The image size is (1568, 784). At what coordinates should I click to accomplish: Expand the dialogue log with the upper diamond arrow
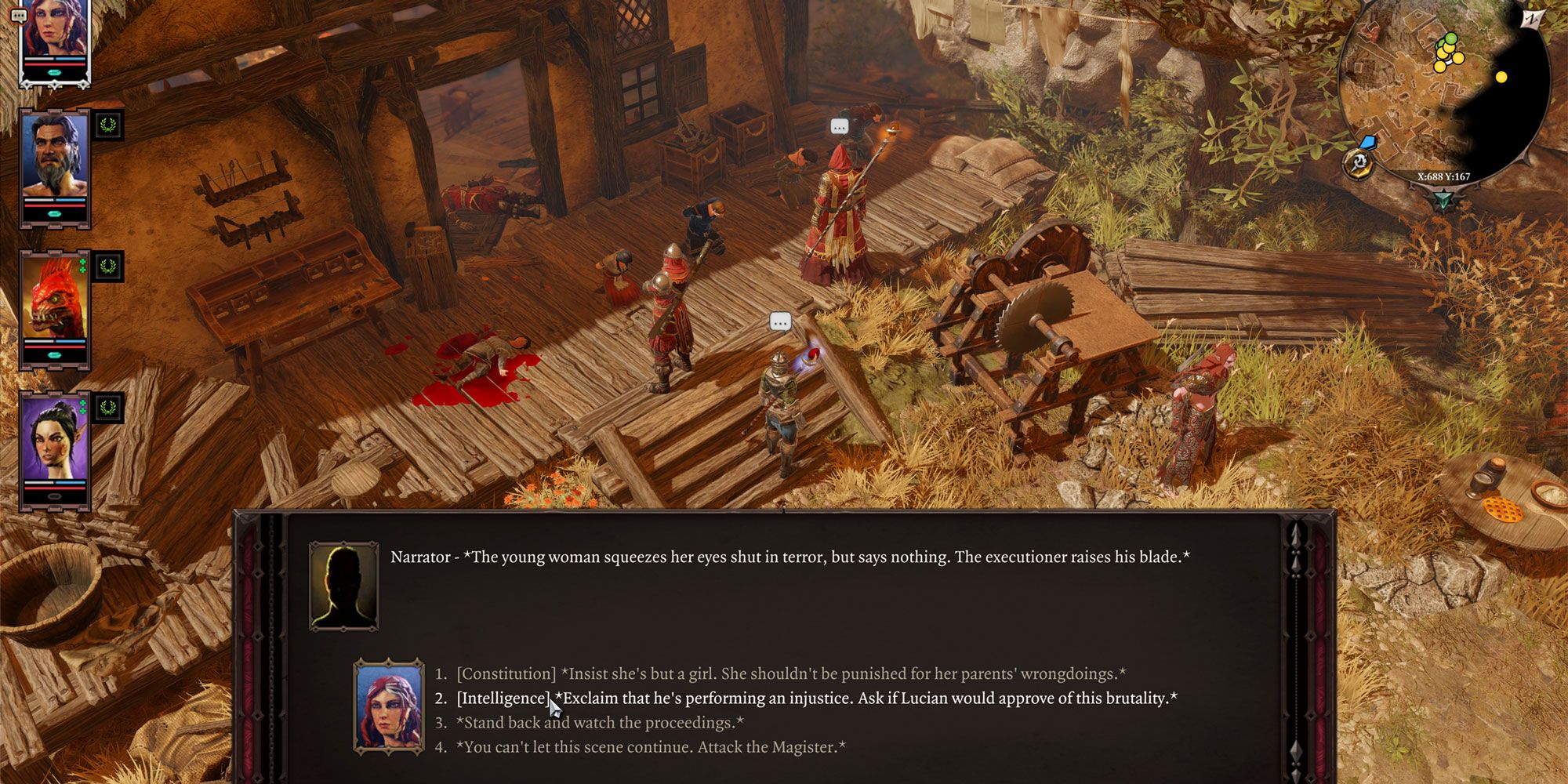[x=1295, y=533]
